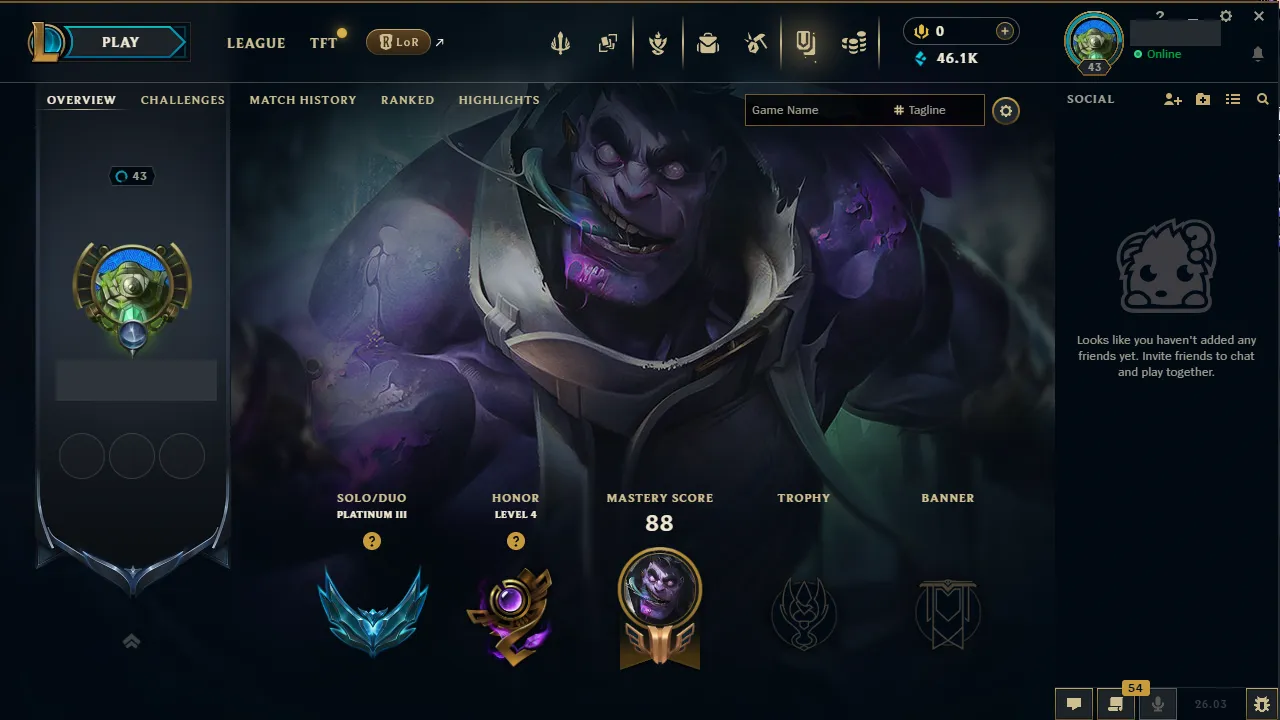
Task: Click the bug report icon bottom right
Action: [1263, 703]
